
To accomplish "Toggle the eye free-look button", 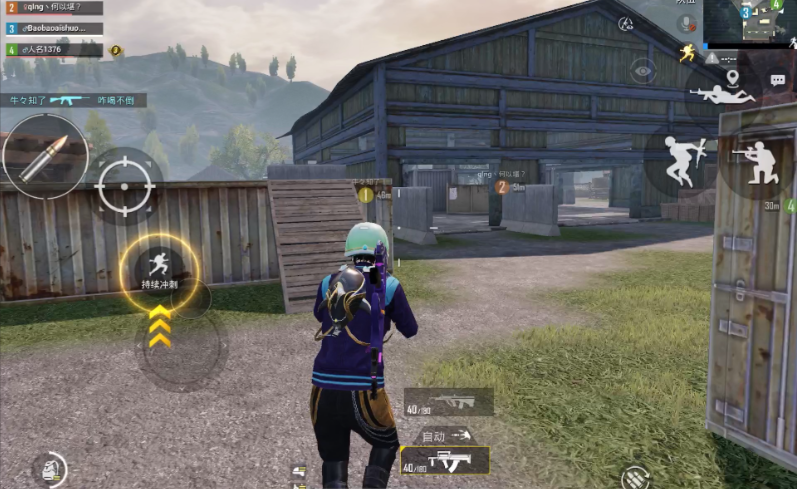I will coord(643,69).
